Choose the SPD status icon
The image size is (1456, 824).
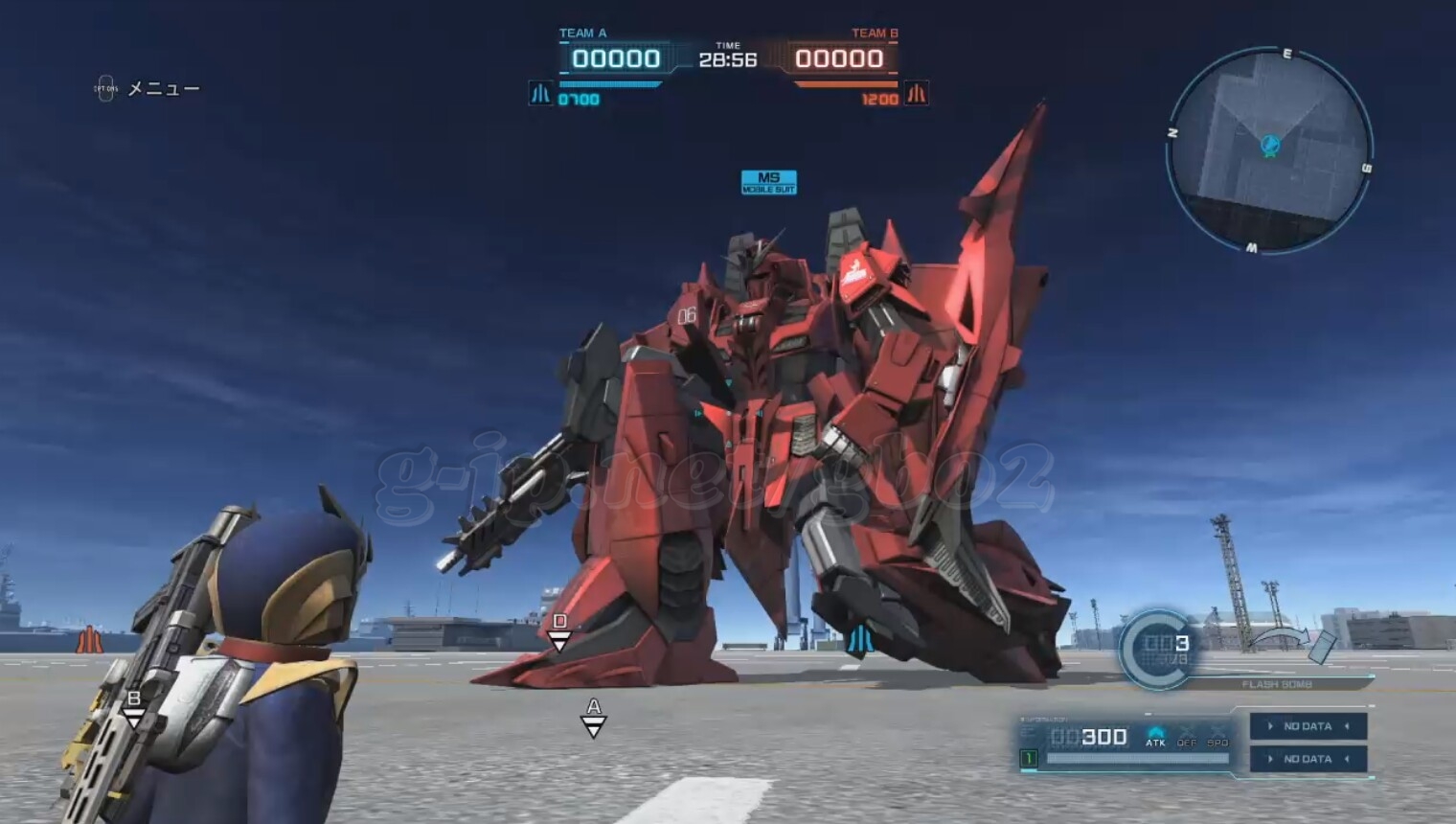(1217, 736)
